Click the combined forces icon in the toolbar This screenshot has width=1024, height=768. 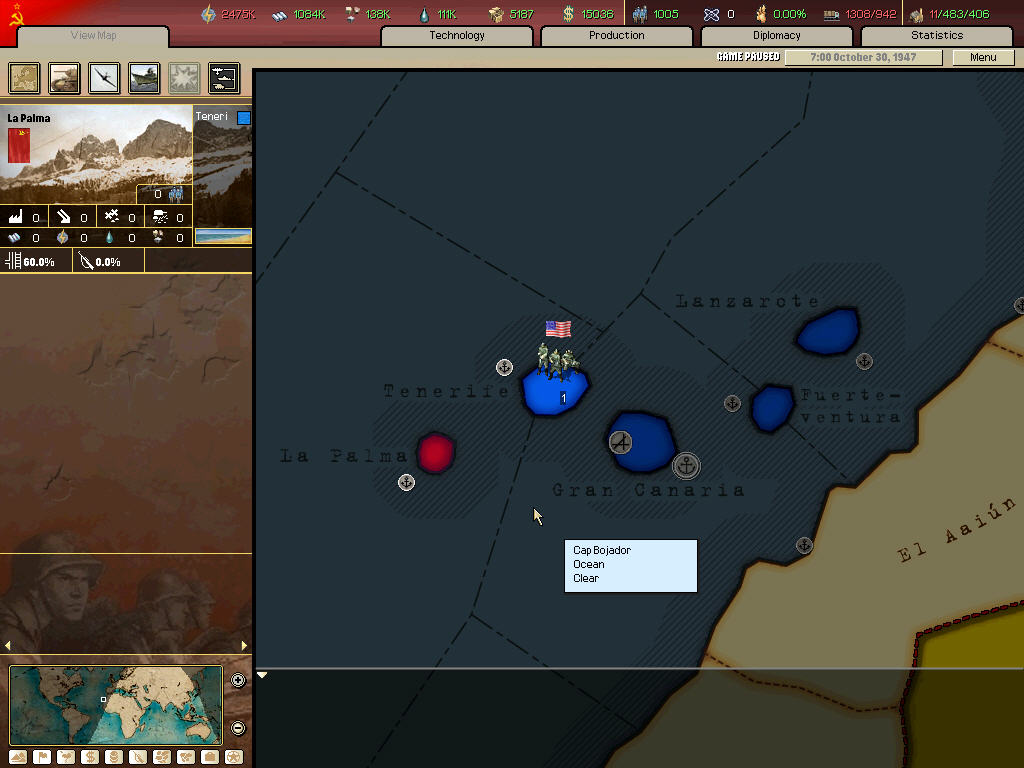tap(224, 78)
